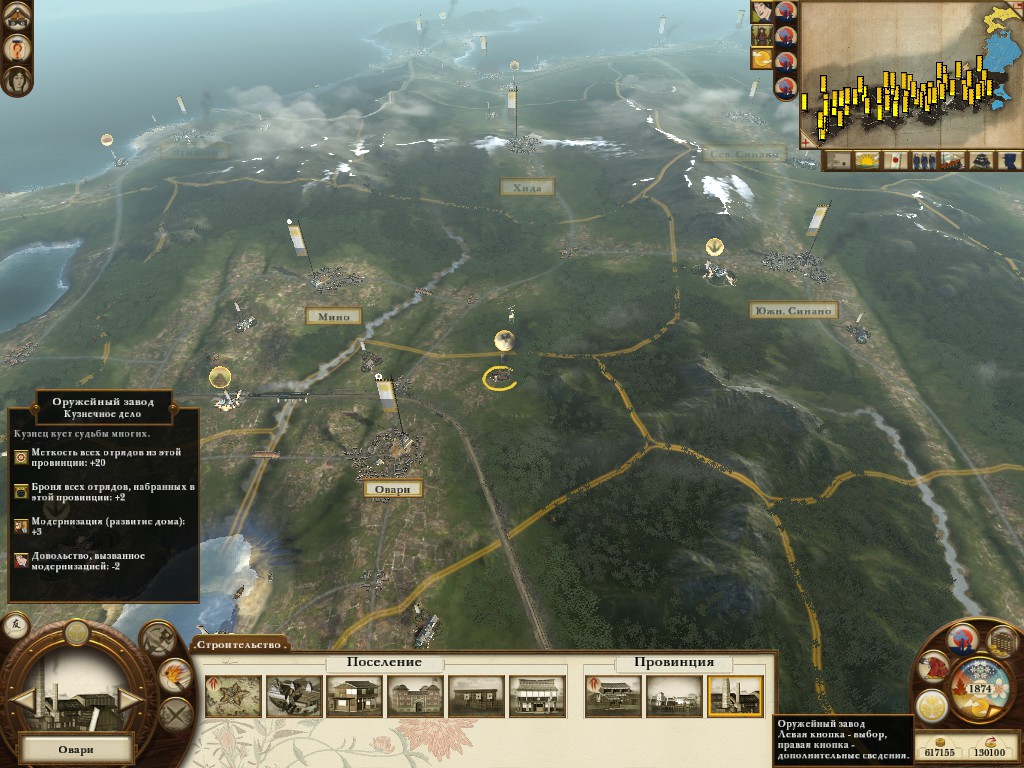
Task: Select the highlighted Оружейный завод building
Action: (x=735, y=696)
